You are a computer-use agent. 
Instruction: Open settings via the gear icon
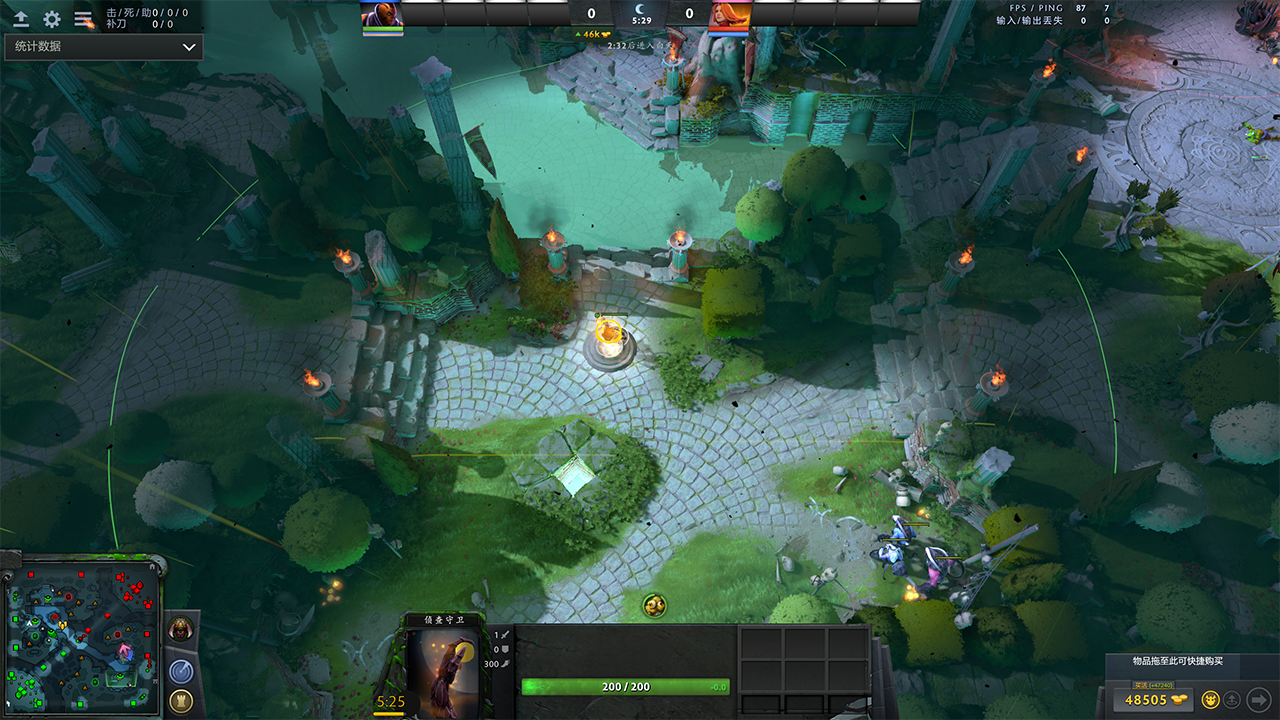tap(52, 19)
